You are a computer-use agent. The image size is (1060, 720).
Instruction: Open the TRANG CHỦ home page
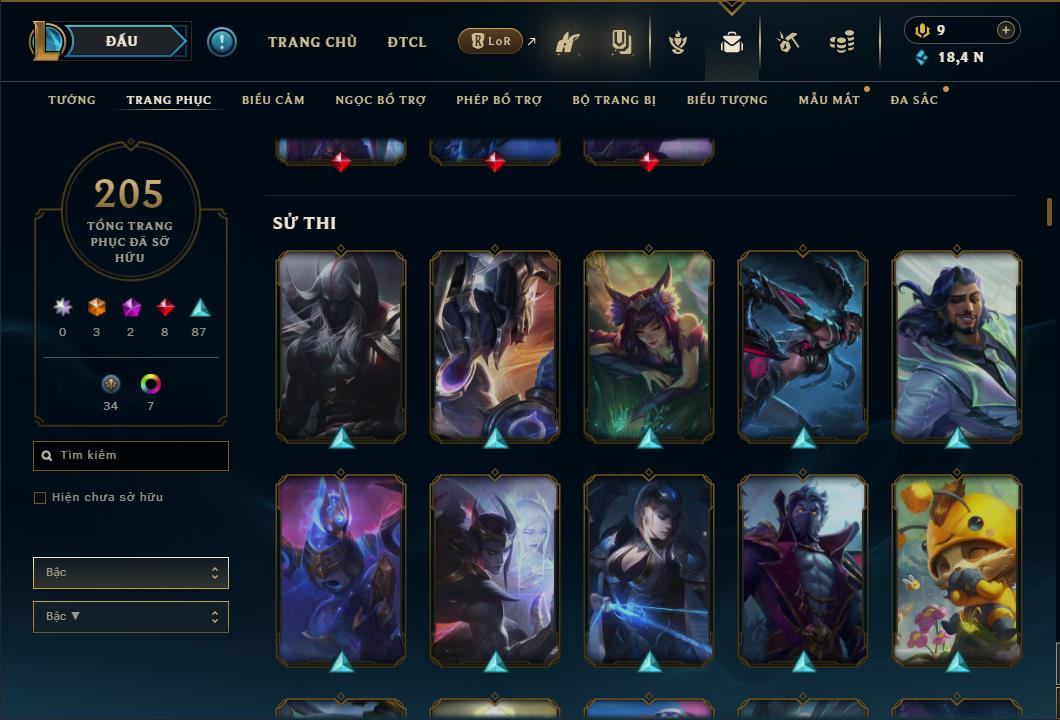point(312,42)
